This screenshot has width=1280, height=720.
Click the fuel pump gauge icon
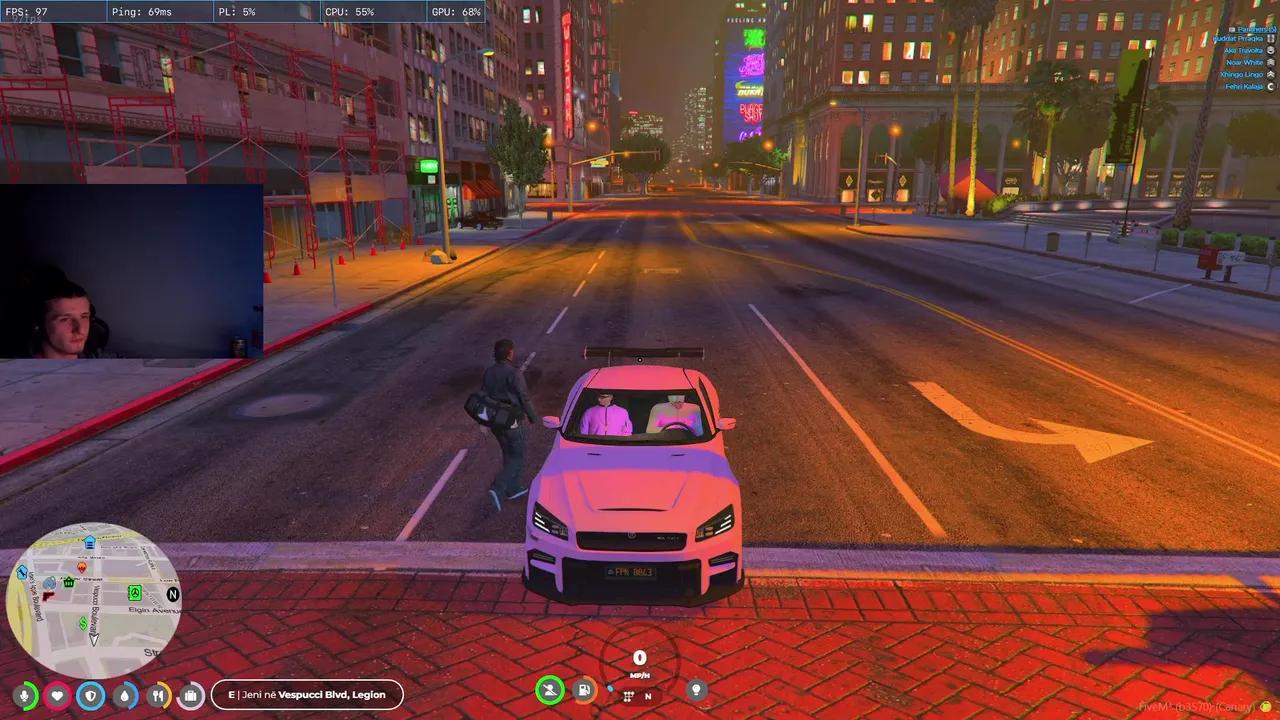[584, 690]
